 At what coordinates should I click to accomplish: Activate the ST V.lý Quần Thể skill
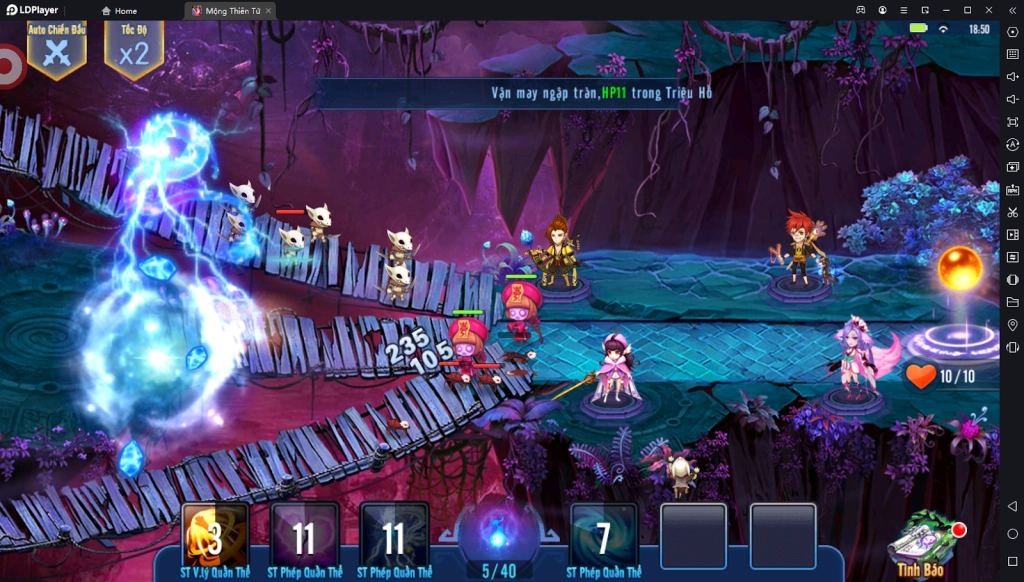pos(215,536)
